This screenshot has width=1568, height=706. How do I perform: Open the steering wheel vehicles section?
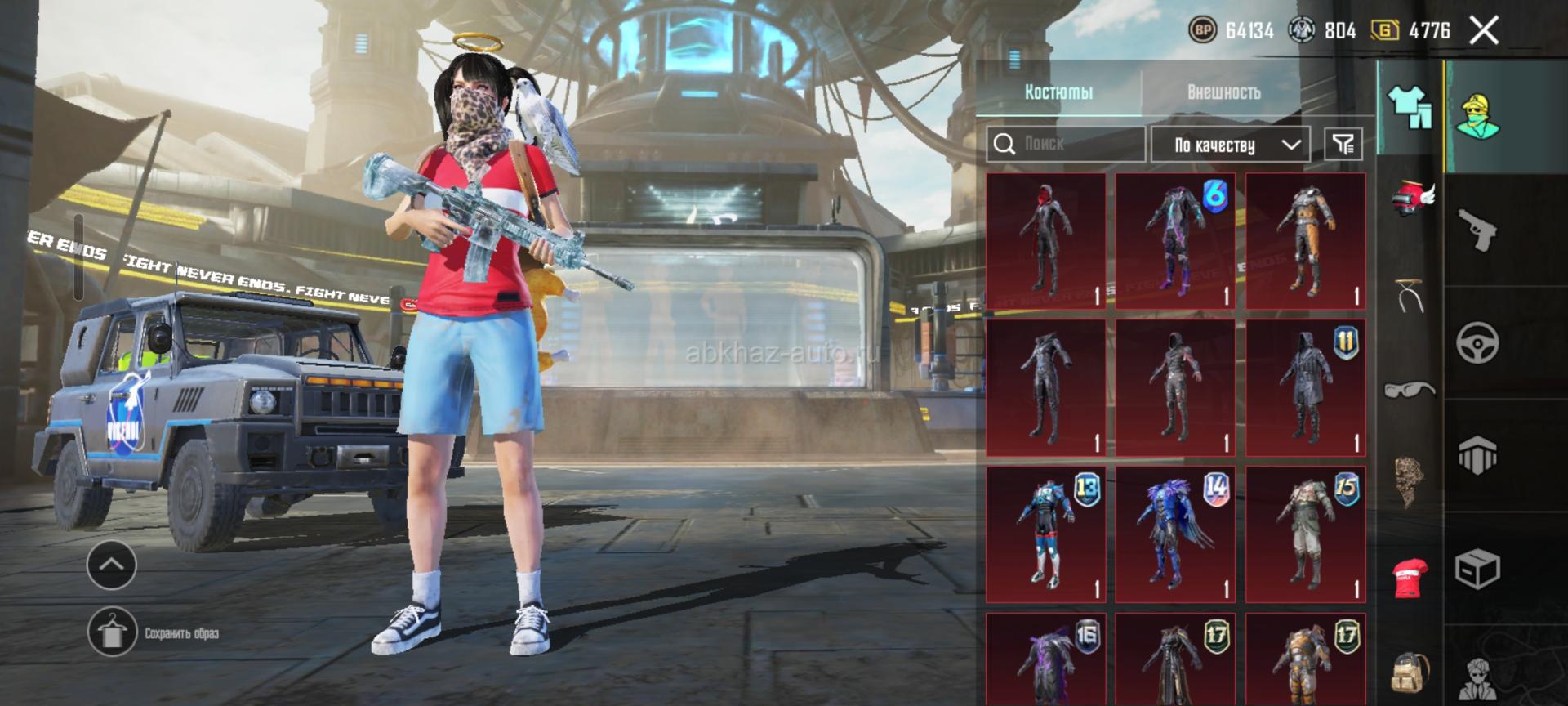click(x=1477, y=342)
